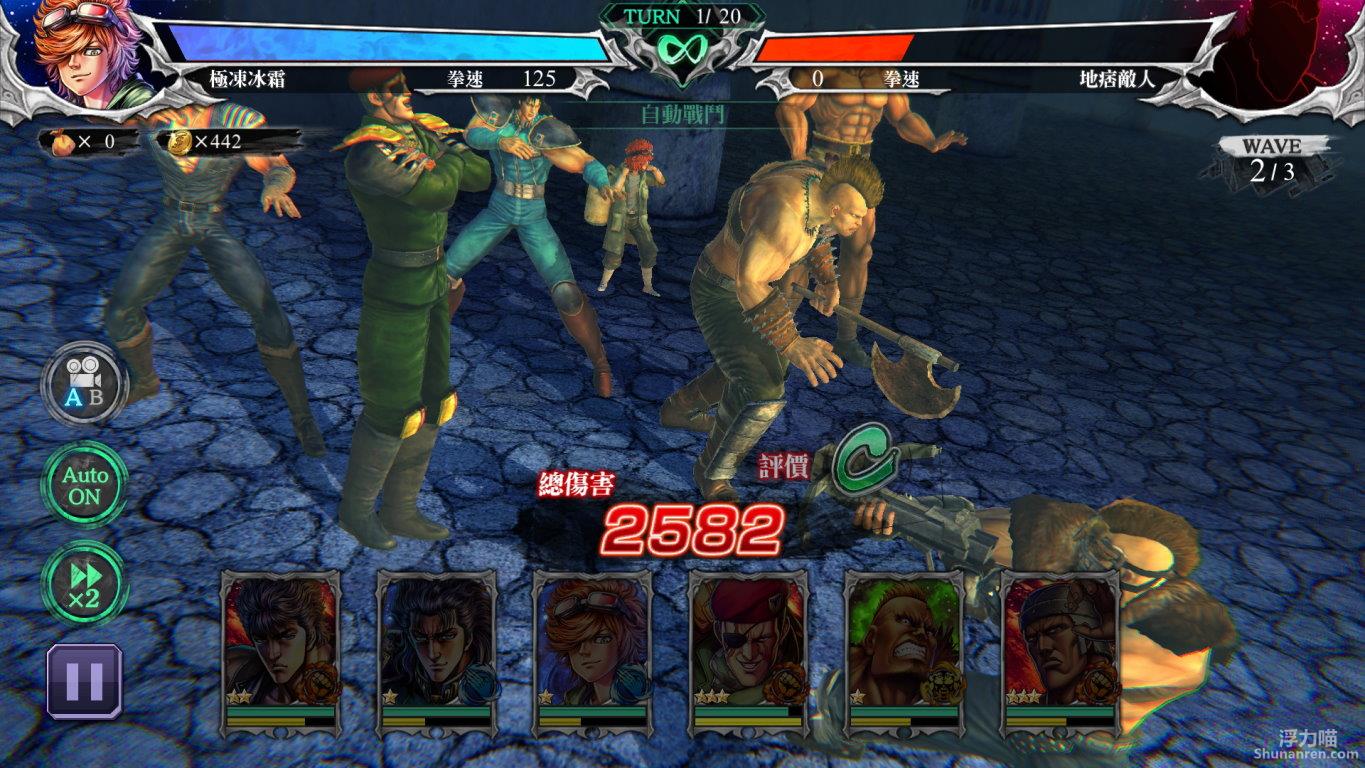The height and width of the screenshot is (768, 1365).
Task: Pick the green-haired grimacing fighter card
Action: [x=904, y=646]
